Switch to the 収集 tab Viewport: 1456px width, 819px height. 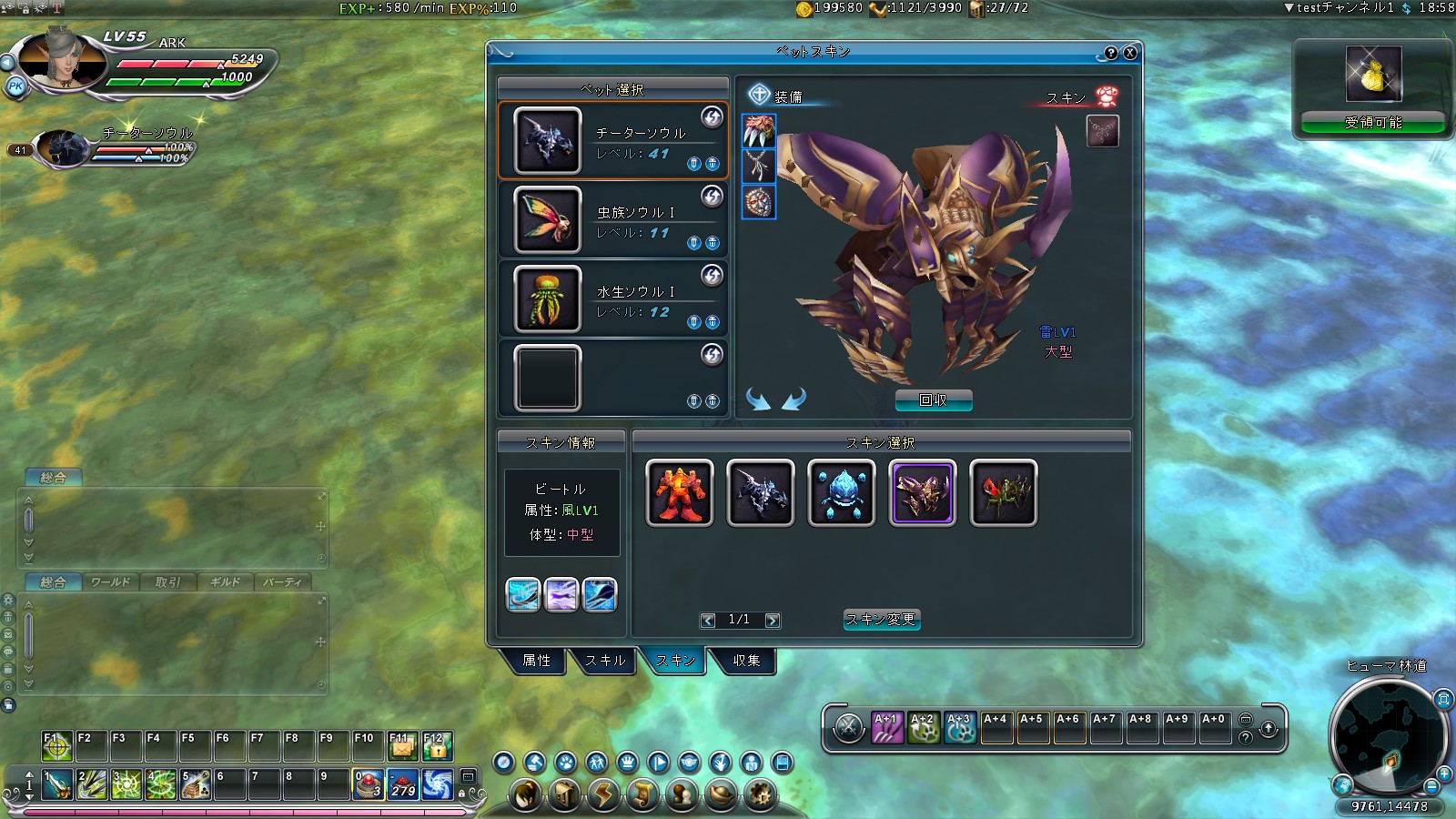[746, 661]
